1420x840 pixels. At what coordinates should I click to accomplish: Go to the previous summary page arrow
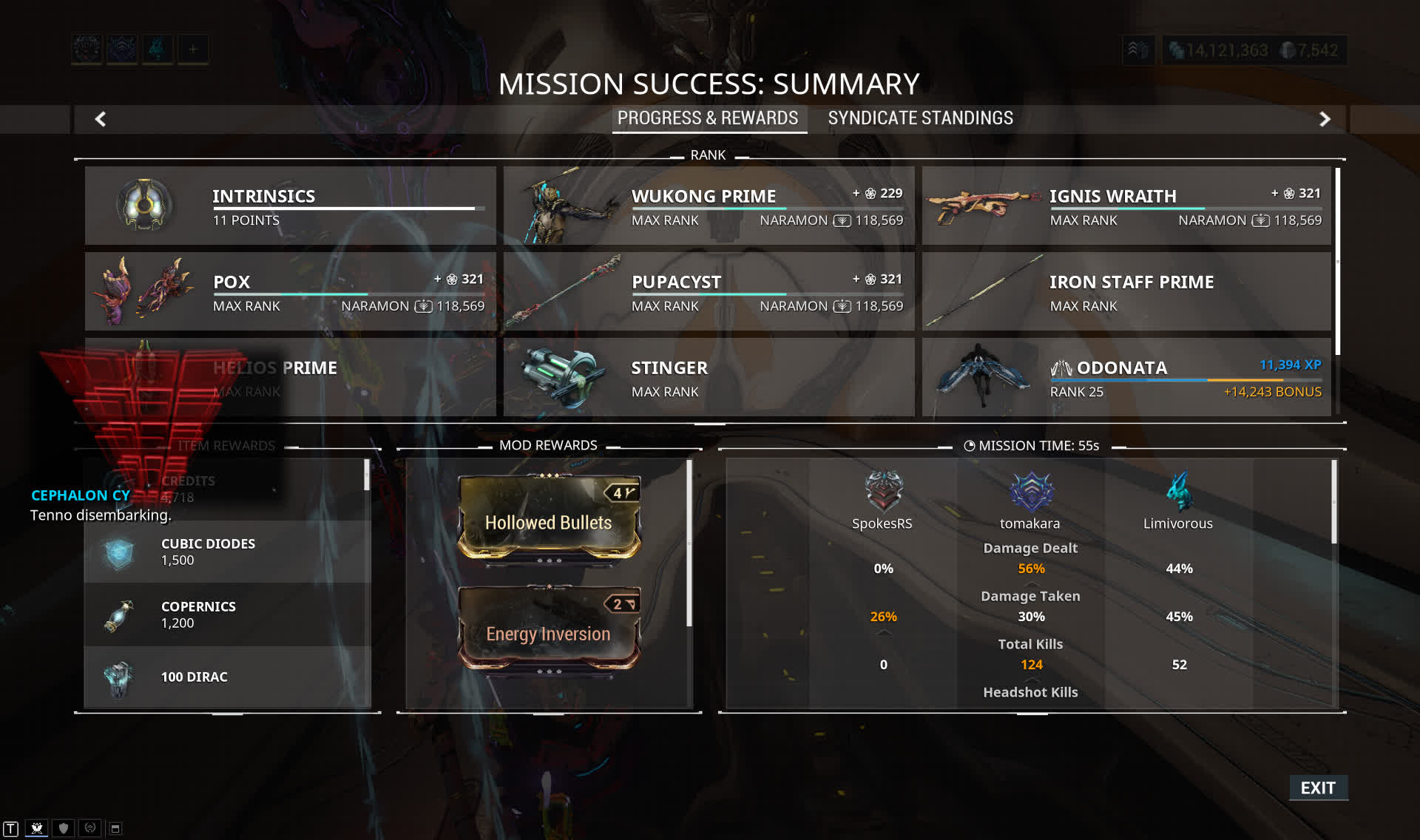click(101, 119)
